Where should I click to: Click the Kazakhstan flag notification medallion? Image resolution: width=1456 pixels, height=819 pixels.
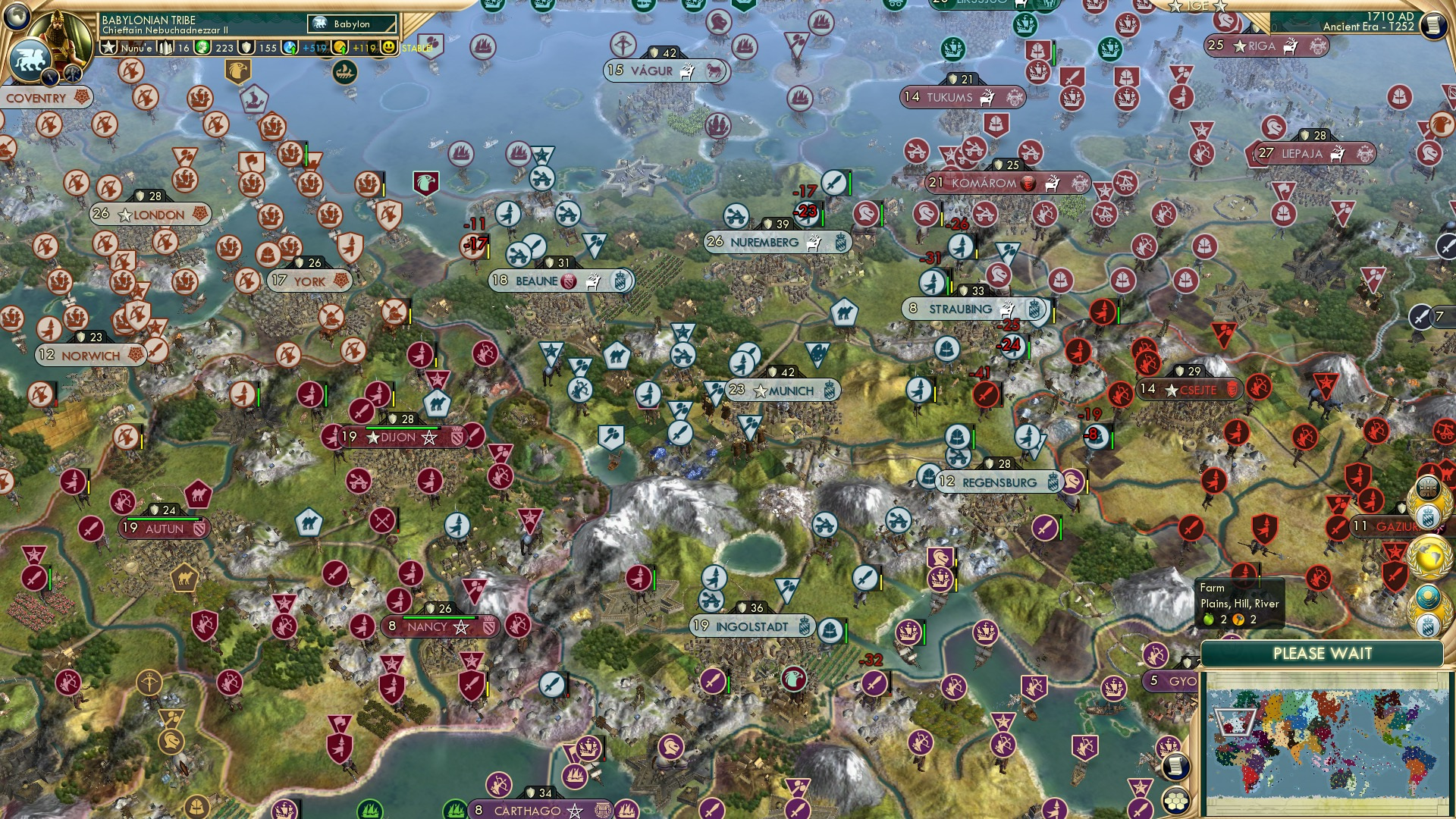point(1428,599)
